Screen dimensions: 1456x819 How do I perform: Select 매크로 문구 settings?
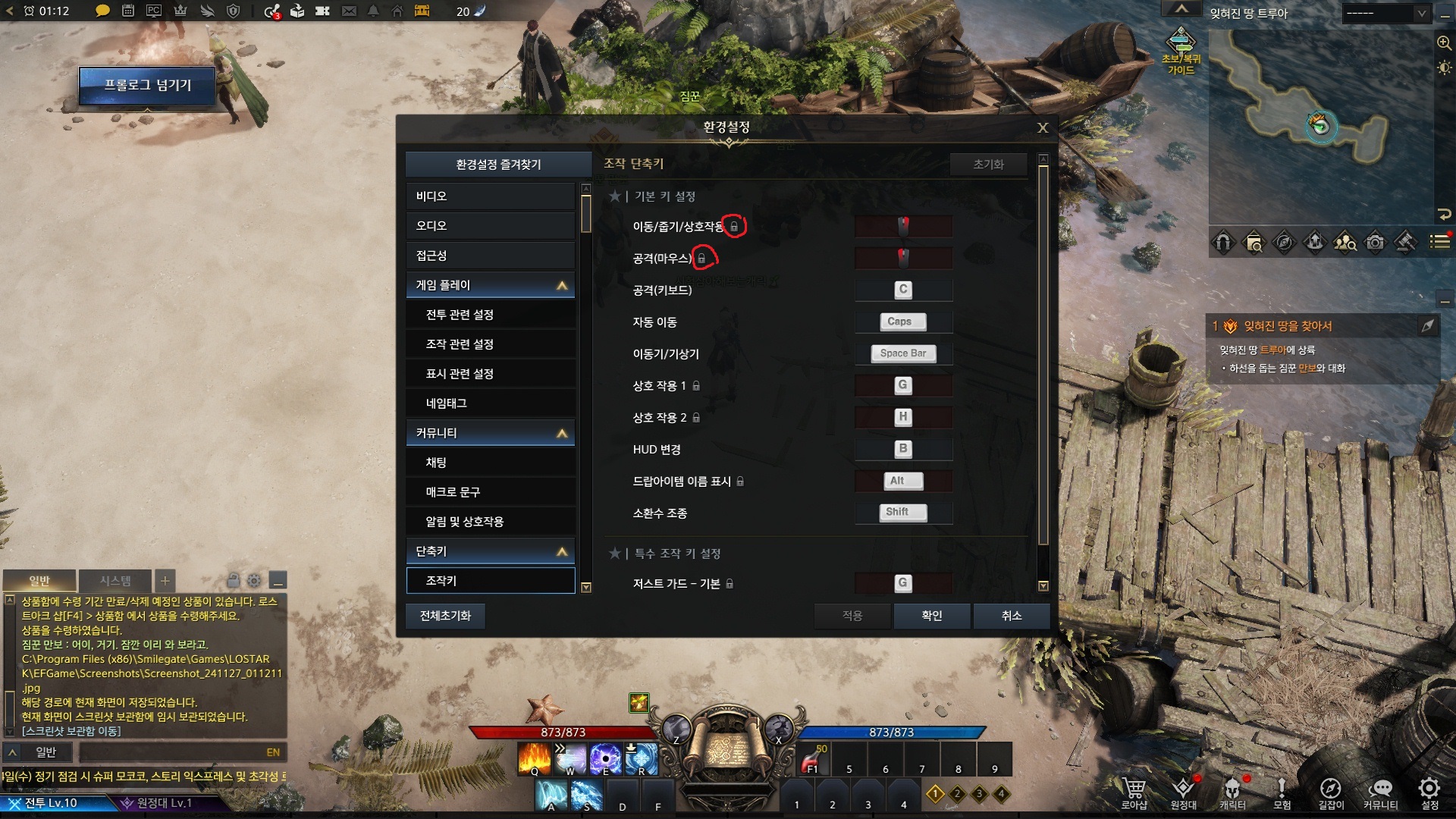pyautogui.click(x=490, y=492)
